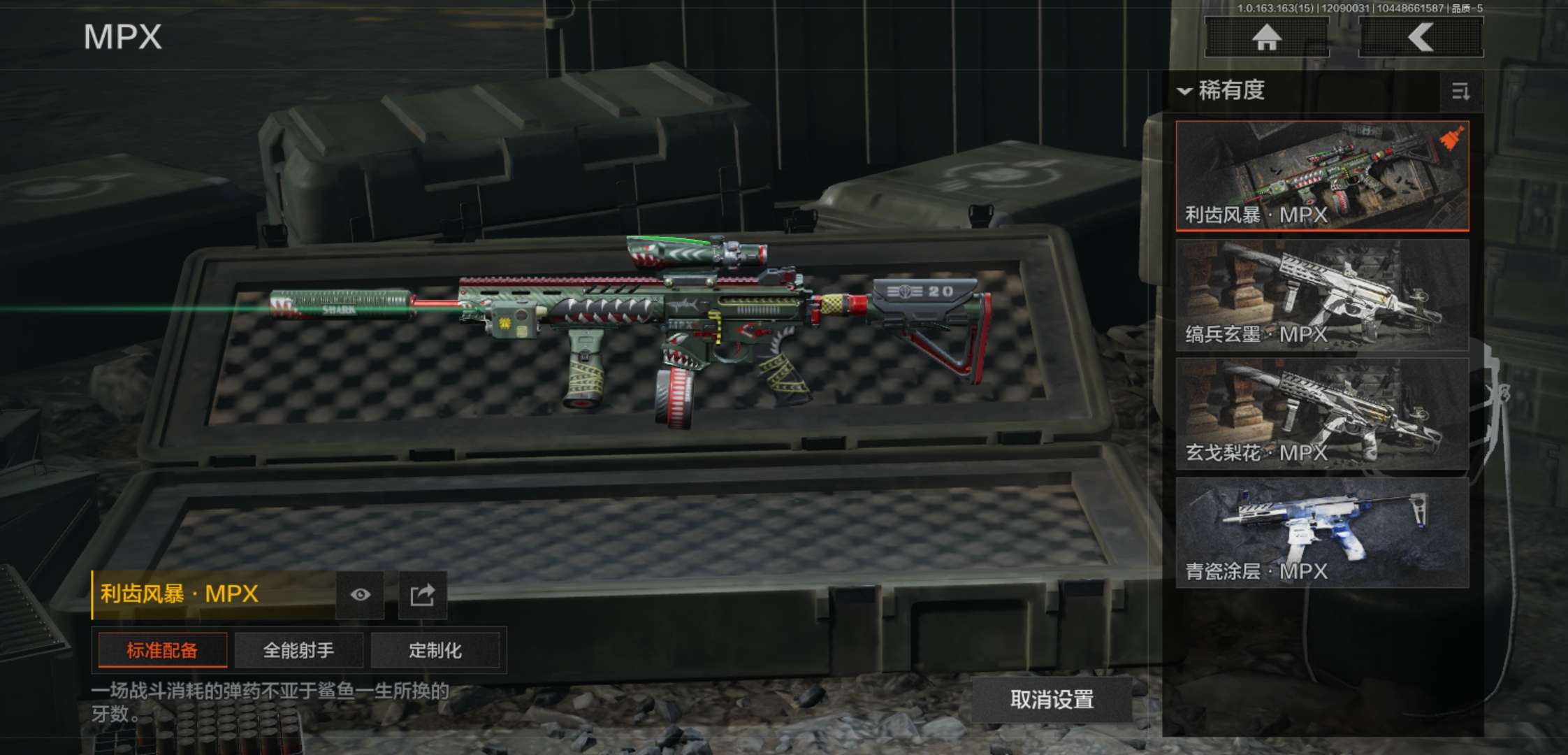Image resolution: width=1568 pixels, height=755 pixels.
Task: Open the 定制化 customization tab
Action: pos(435,651)
